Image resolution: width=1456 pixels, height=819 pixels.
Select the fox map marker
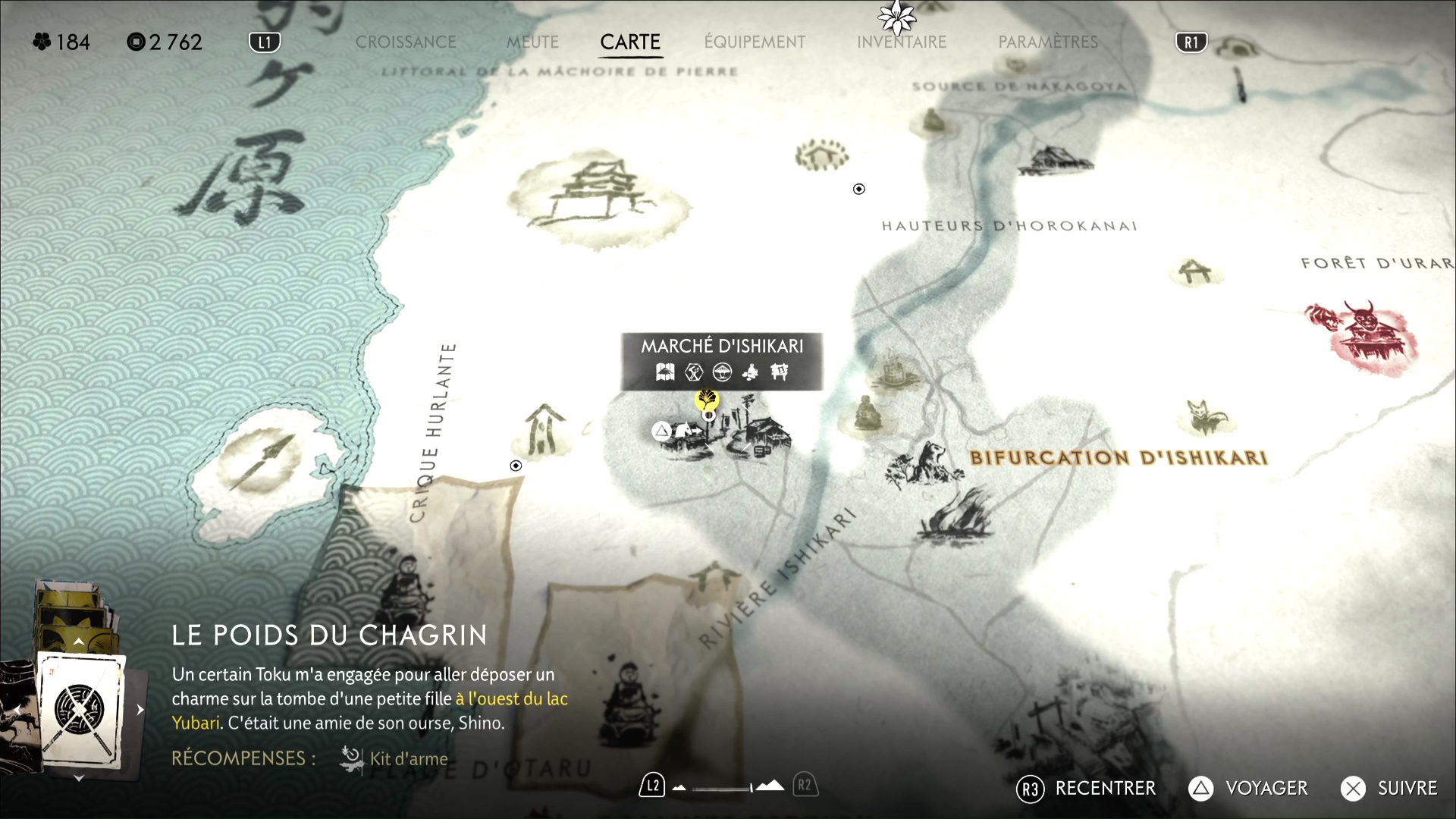click(1207, 418)
